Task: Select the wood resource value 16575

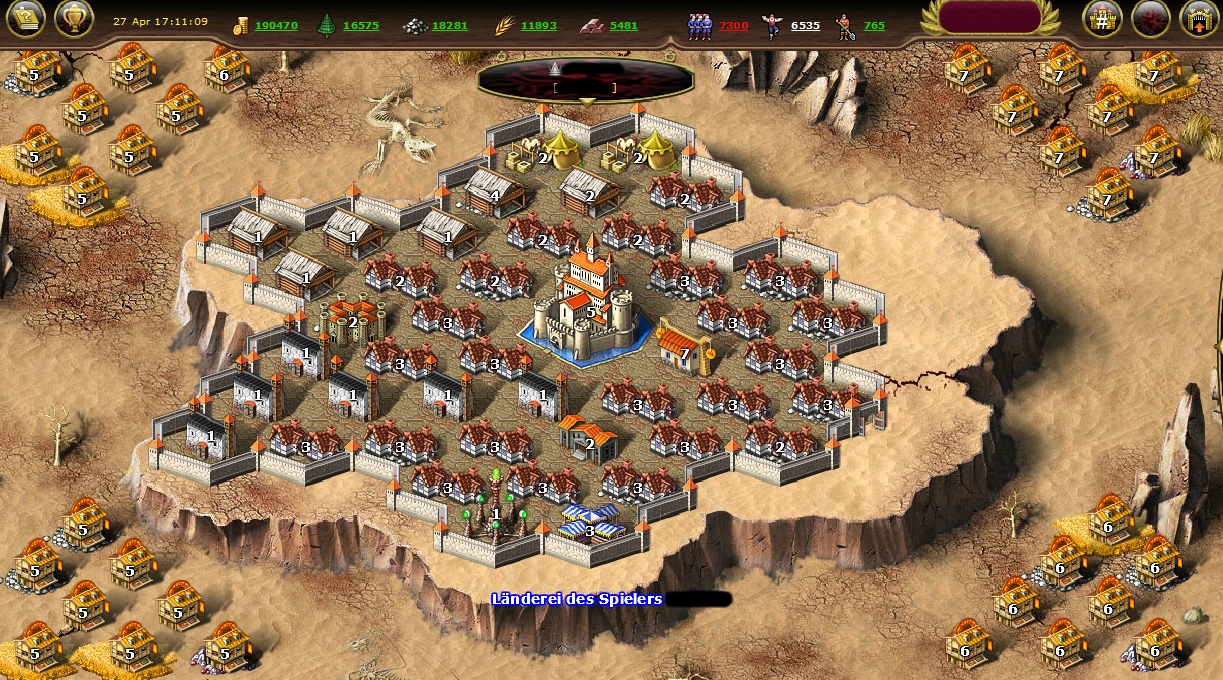Action: (360, 25)
